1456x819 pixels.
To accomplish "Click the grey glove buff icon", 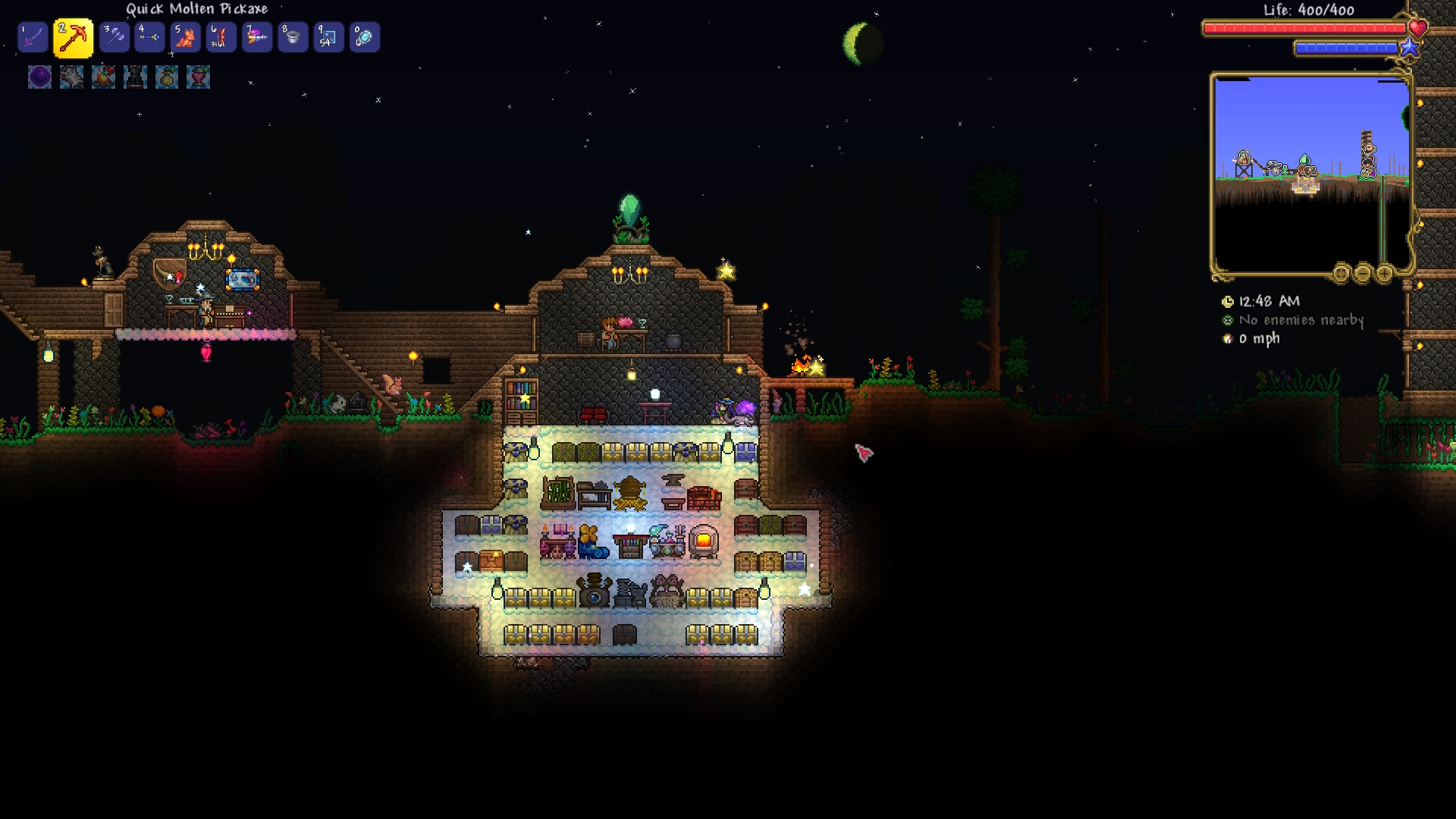I will (71, 77).
